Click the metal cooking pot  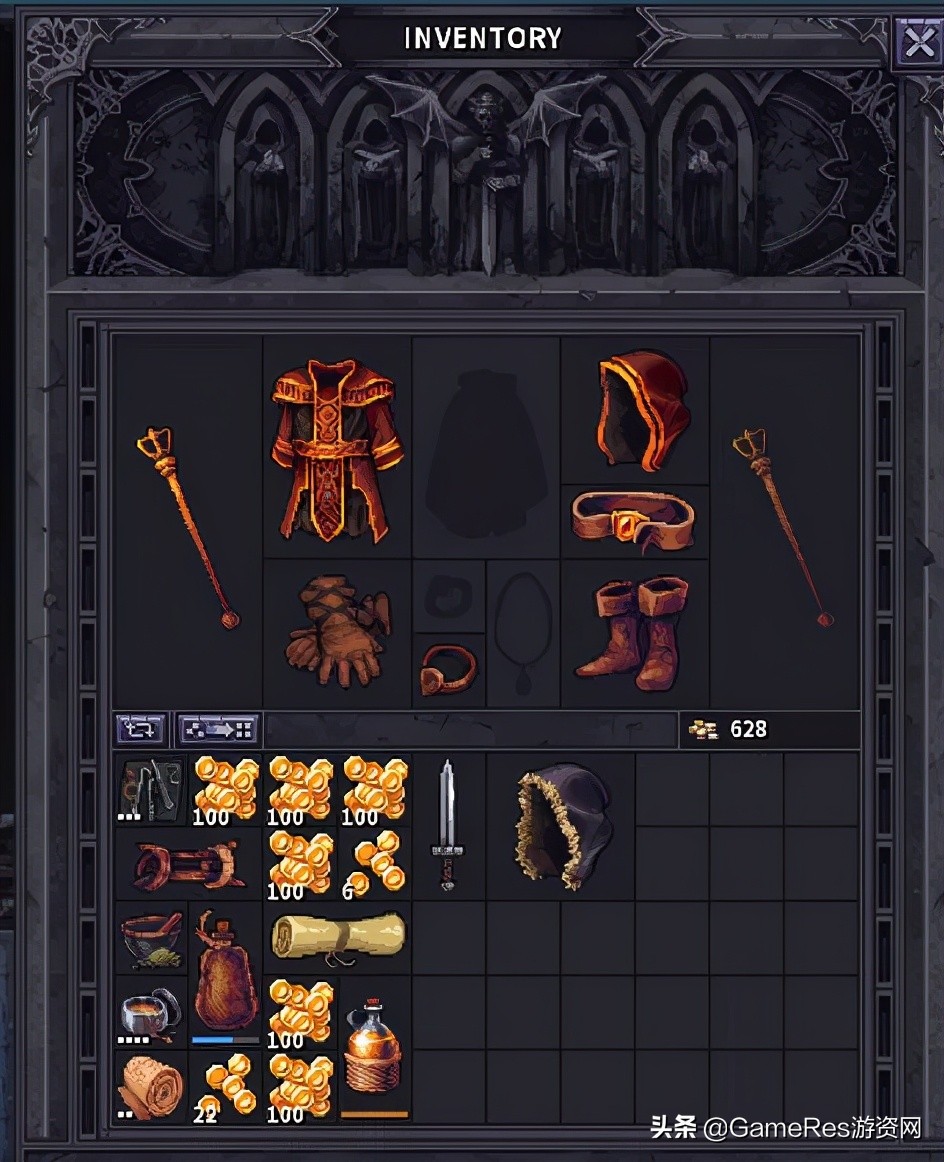[150, 1011]
